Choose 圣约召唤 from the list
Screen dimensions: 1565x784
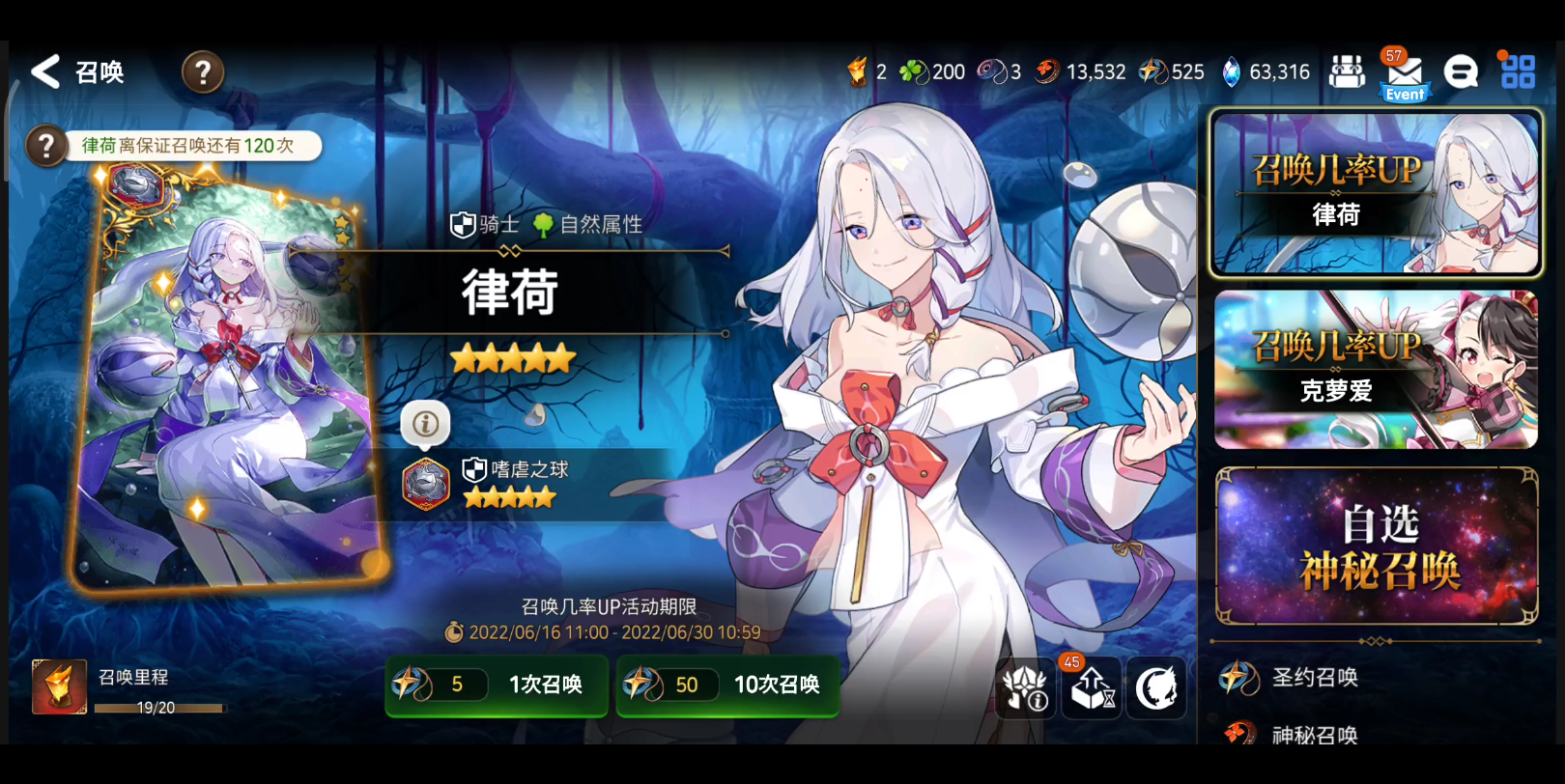1314,678
